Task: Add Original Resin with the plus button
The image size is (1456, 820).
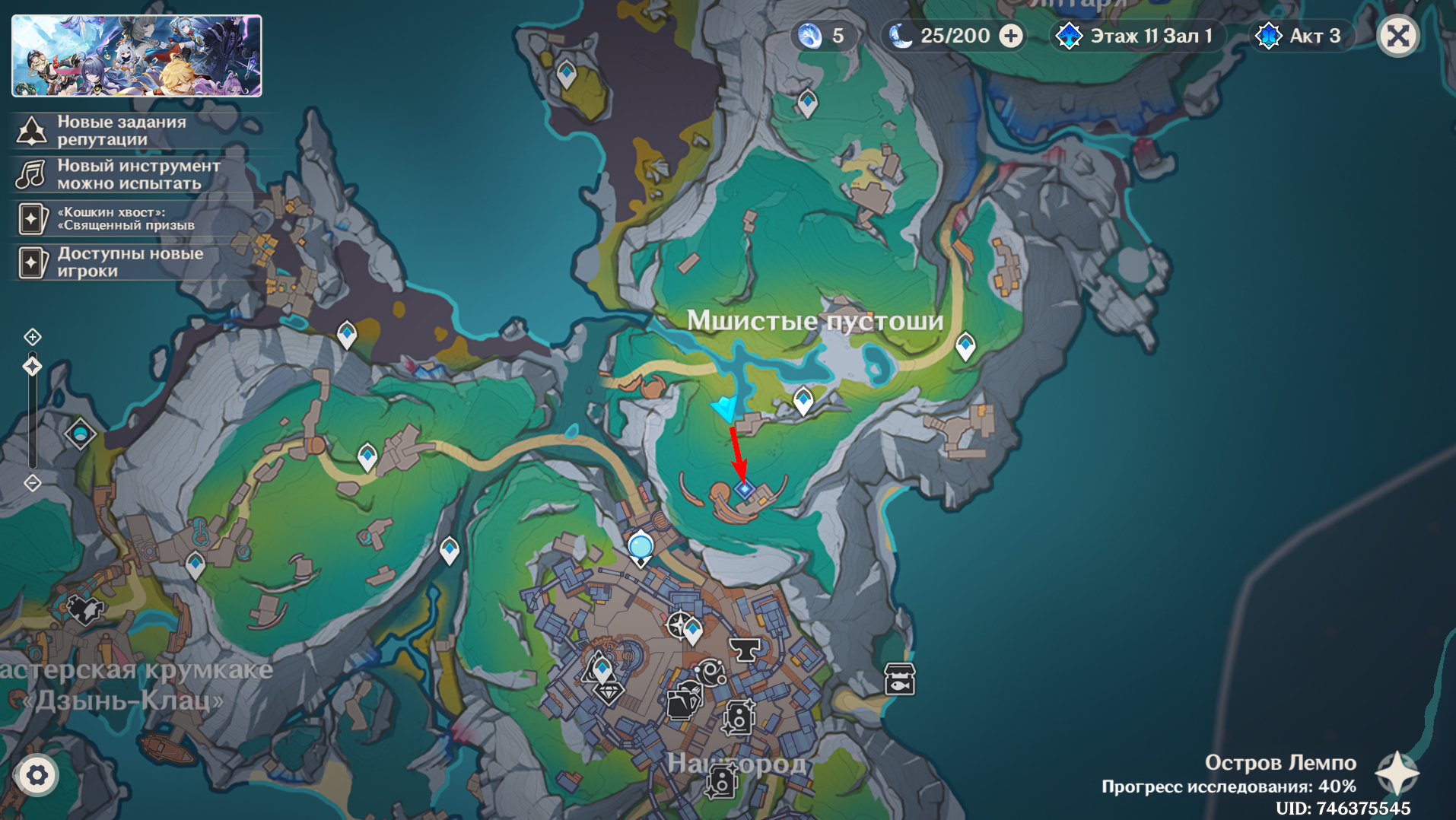Action: point(1011,36)
